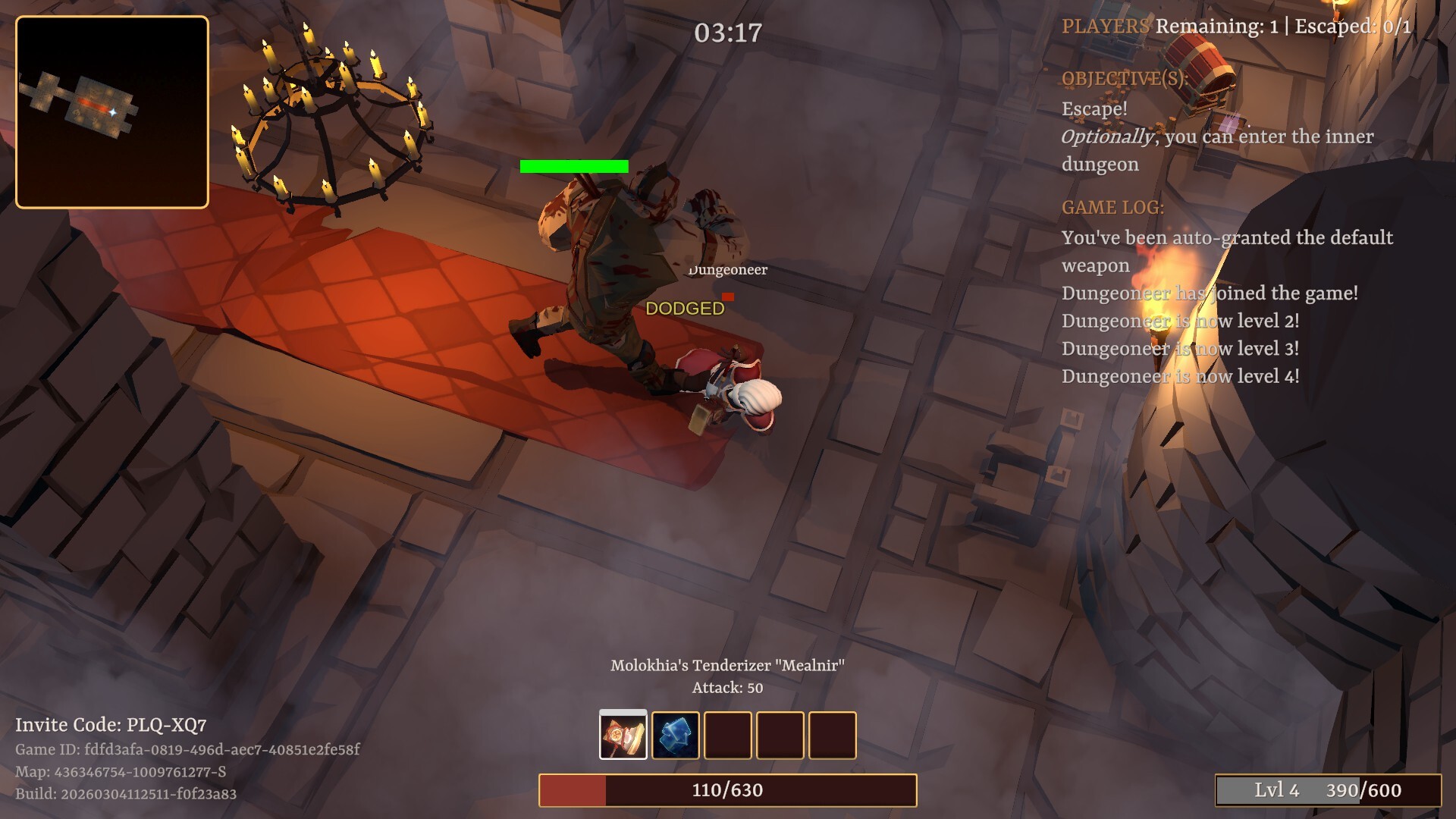This screenshot has height=819, width=1456.
Task: Toggle the Dungeoneer's green health bar
Action: click(573, 165)
